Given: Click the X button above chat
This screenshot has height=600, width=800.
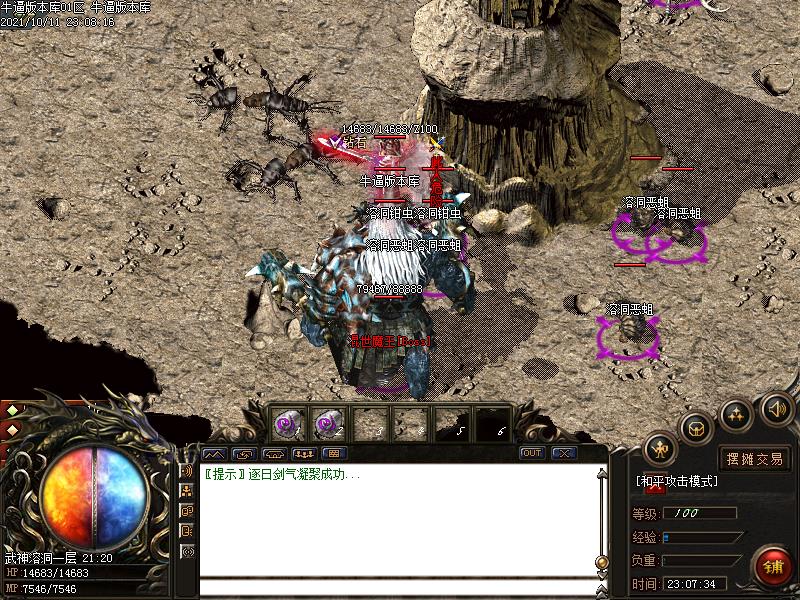Looking at the screenshot, I should pyautogui.click(x=564, y=453).
